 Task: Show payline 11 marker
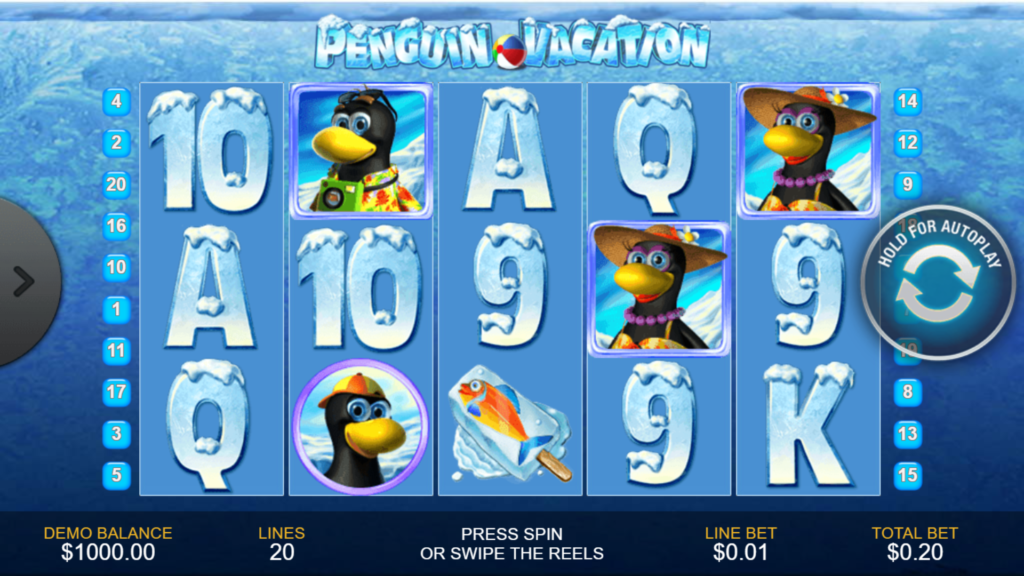(x=117, y=351)
